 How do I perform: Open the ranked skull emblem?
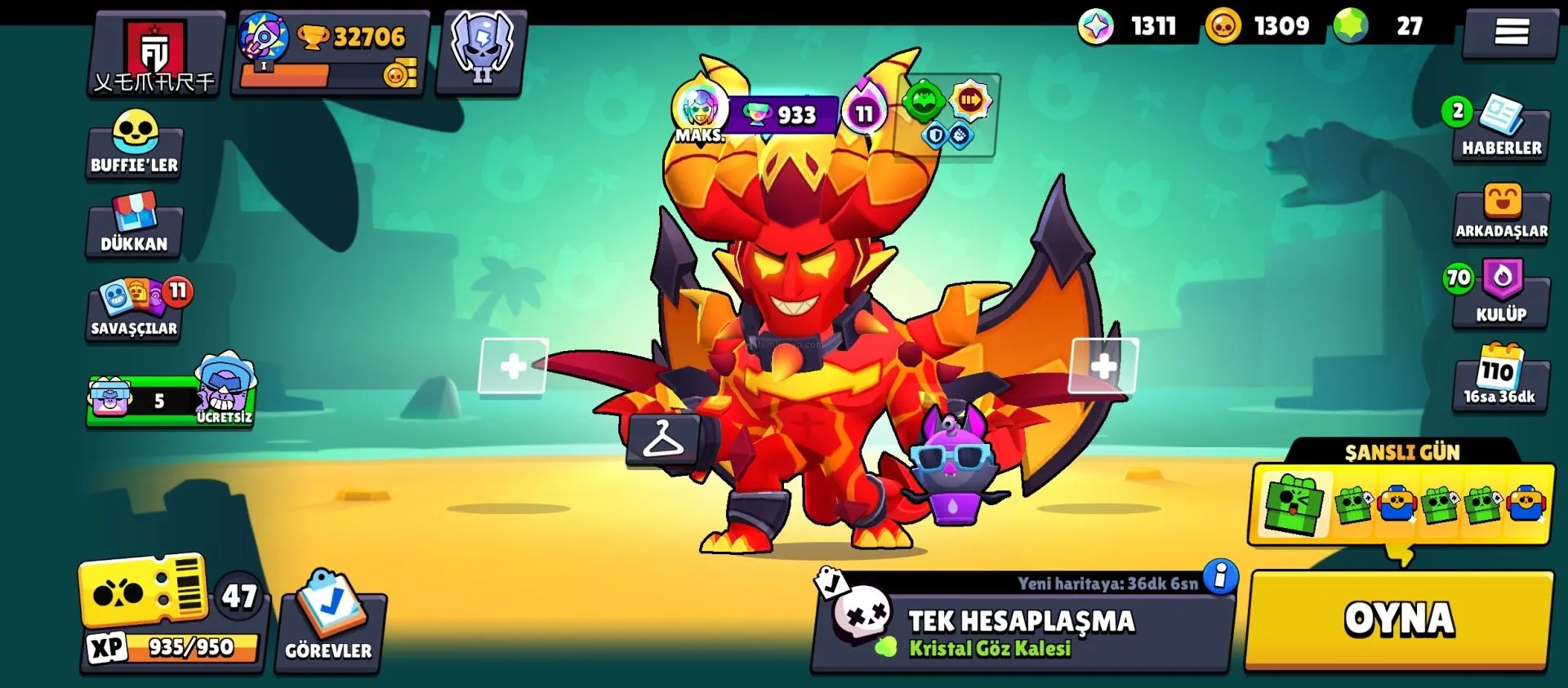point(482,51)
